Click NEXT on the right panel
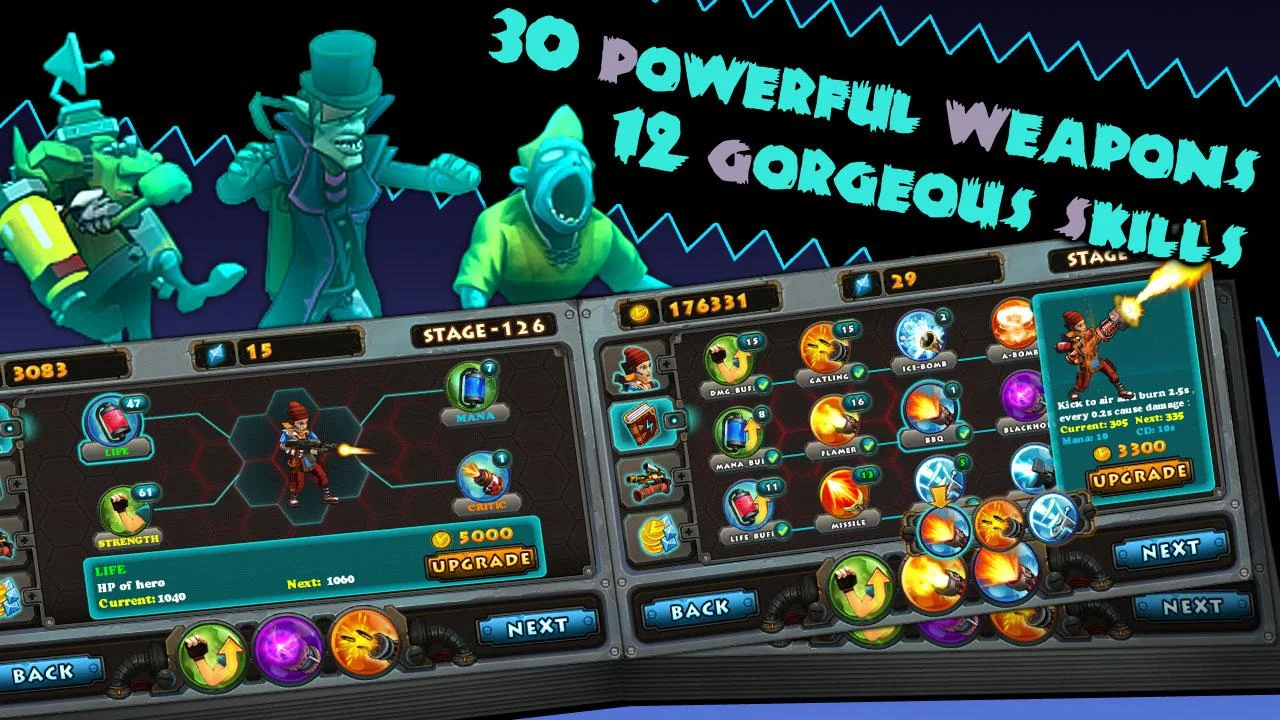 pos(1170,549)
